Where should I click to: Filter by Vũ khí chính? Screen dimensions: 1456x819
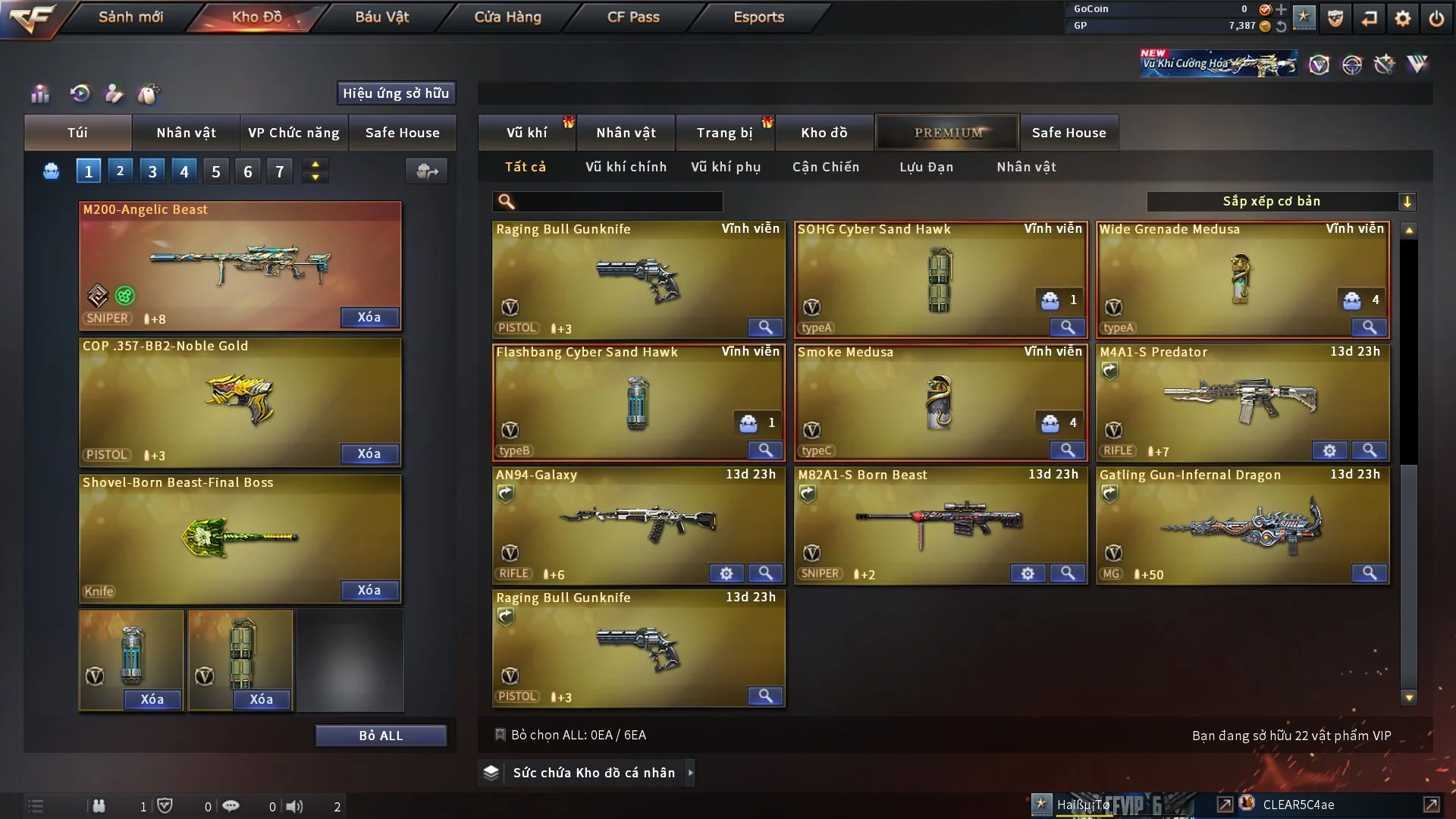[626, 167]
